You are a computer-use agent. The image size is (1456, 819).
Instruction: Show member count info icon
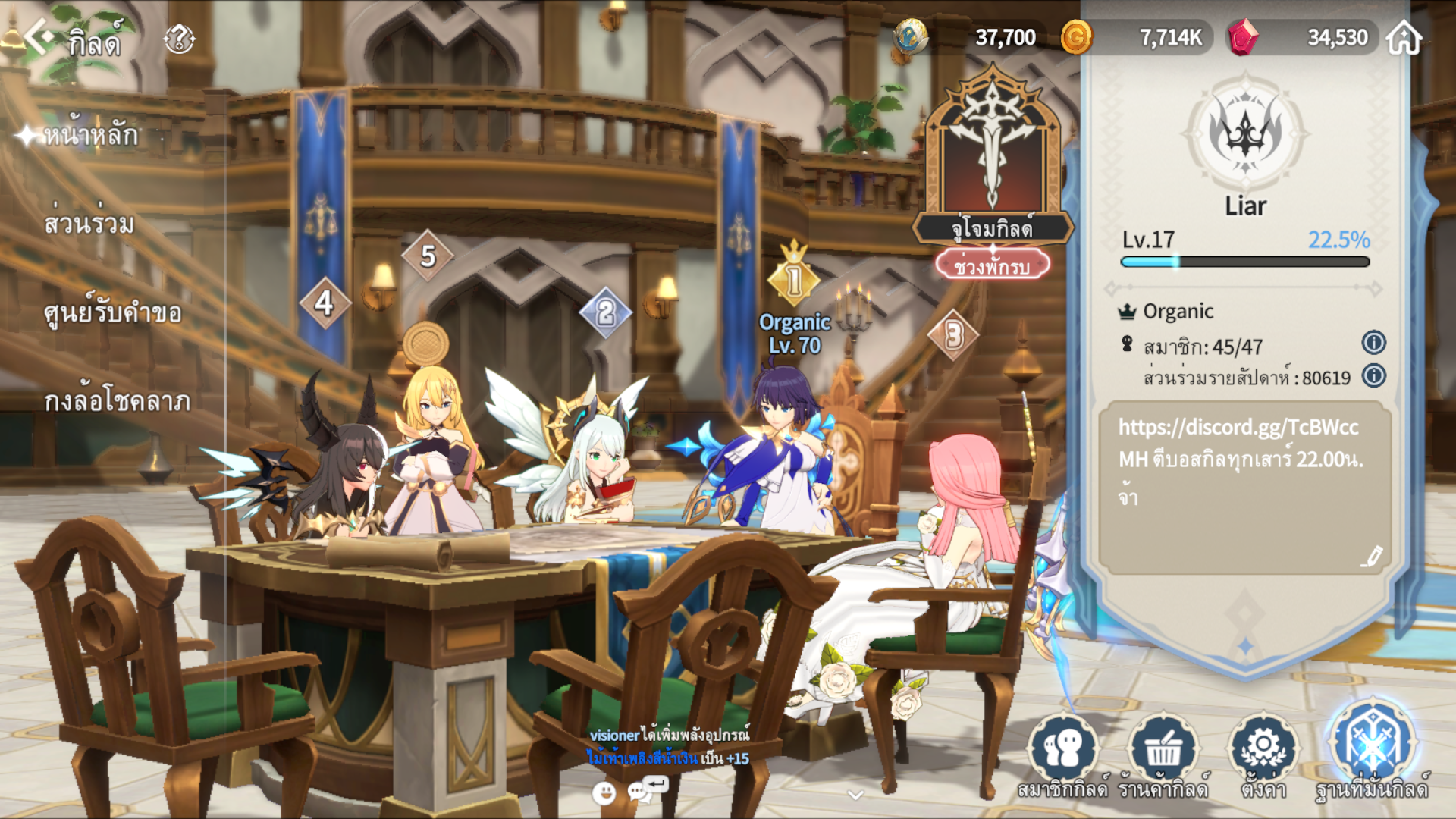pos(1373,343)
